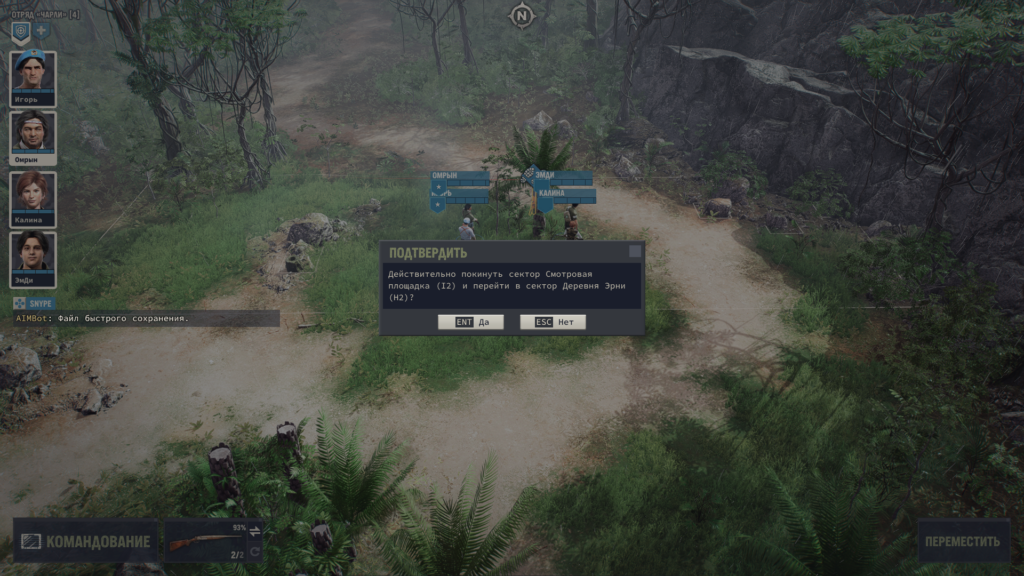The height and width of the screenshot is (576, 1024).
Task: Swap weapon set with the arrows icon
Action: click(x=254, y=530)
